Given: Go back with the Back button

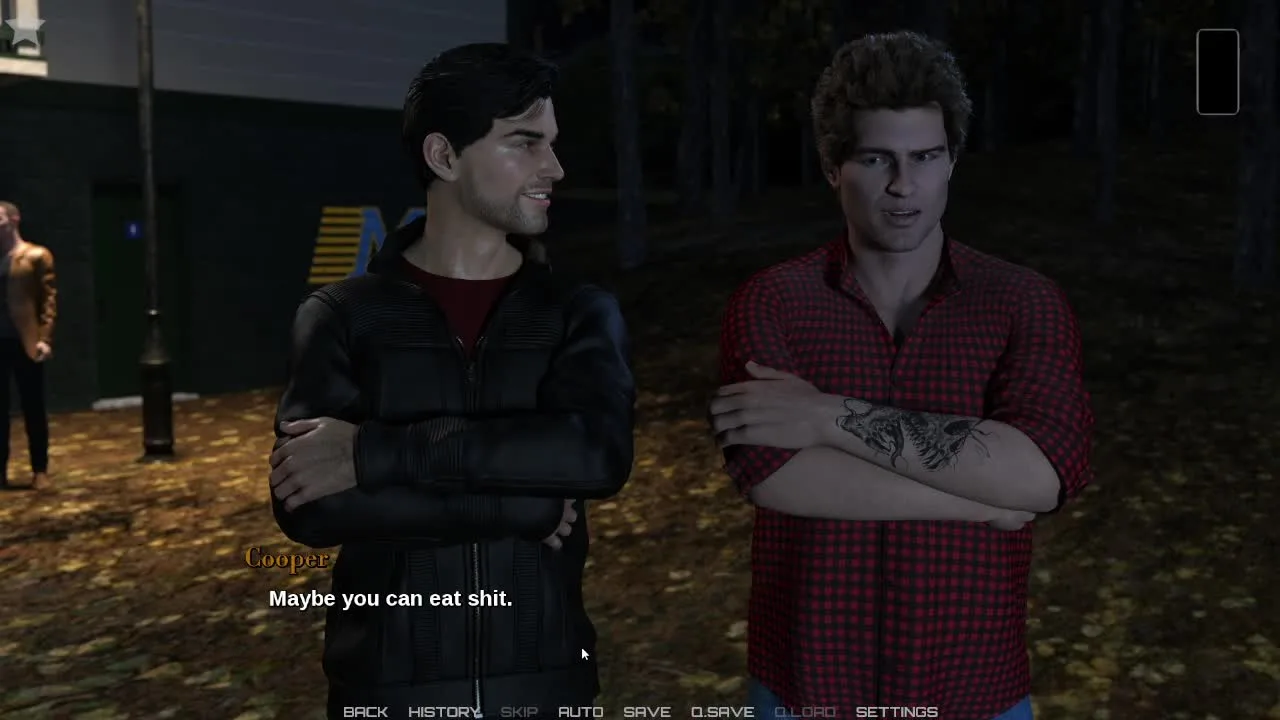Looking at the screenshot, I should (365, 711).
